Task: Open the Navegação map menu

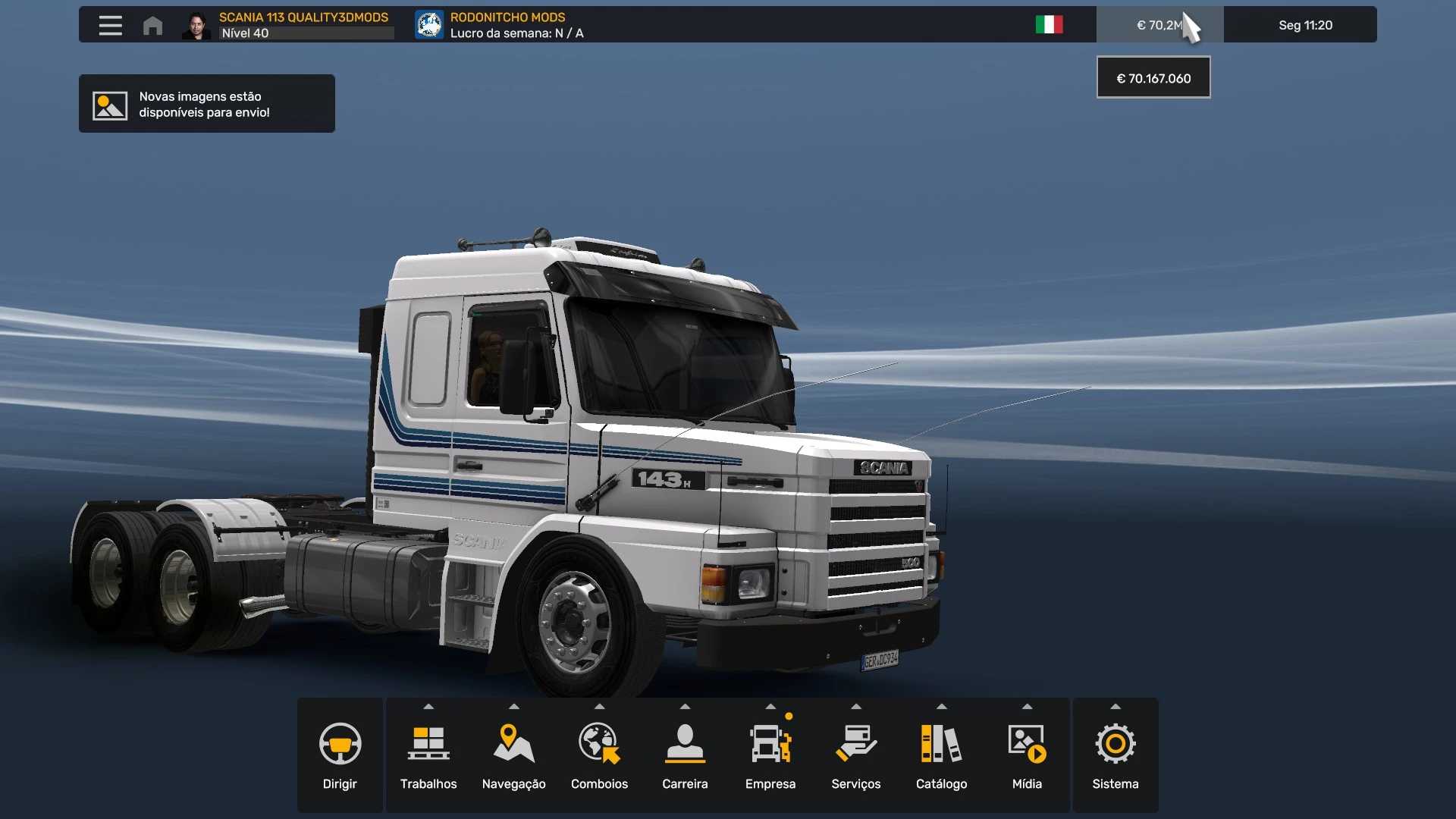Action: click(x=513, y=756)
